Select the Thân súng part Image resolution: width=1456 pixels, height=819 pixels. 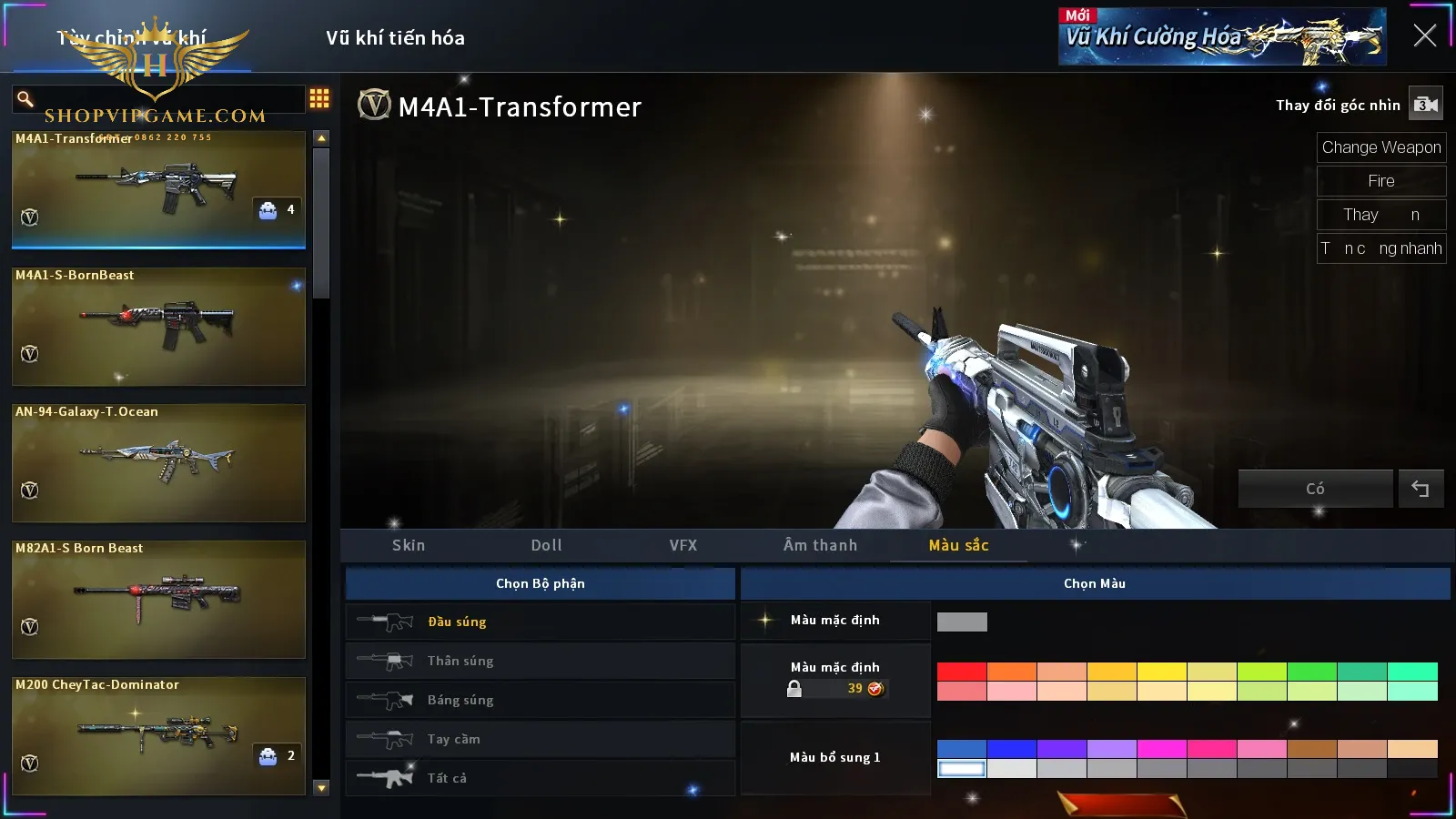(x=540, y=661)
